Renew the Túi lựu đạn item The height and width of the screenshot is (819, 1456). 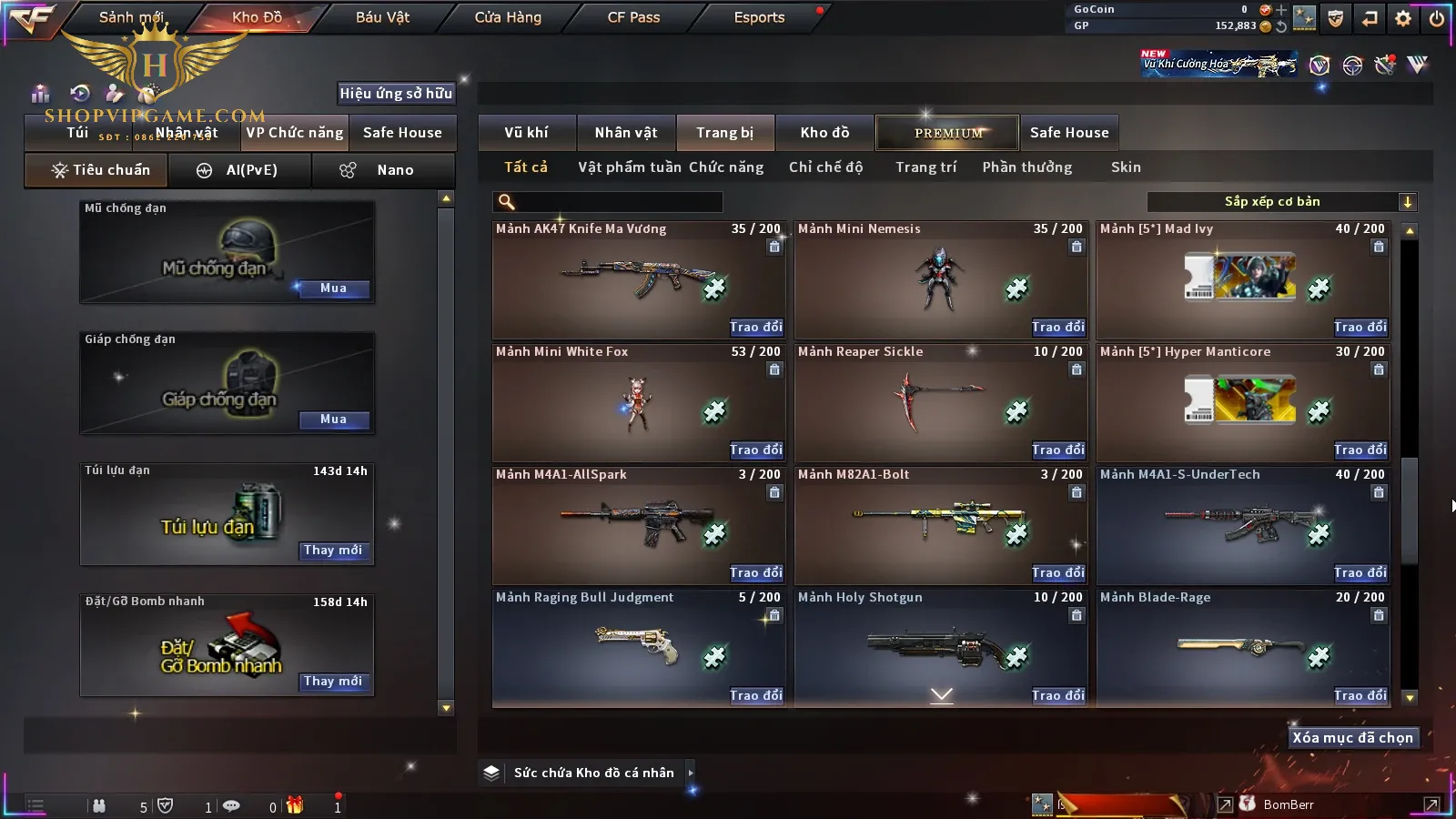[x=333, y=551]
